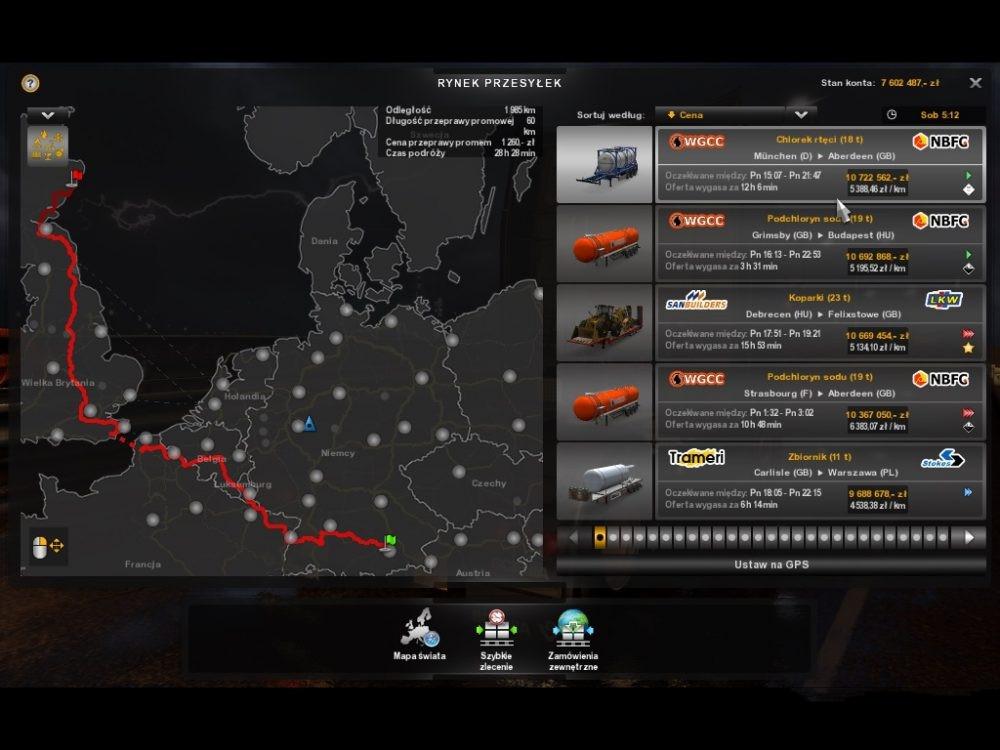The width and height of the screenshot is (1000, 750).
Task: Open Mapa świata
Action: coord(420,634)
